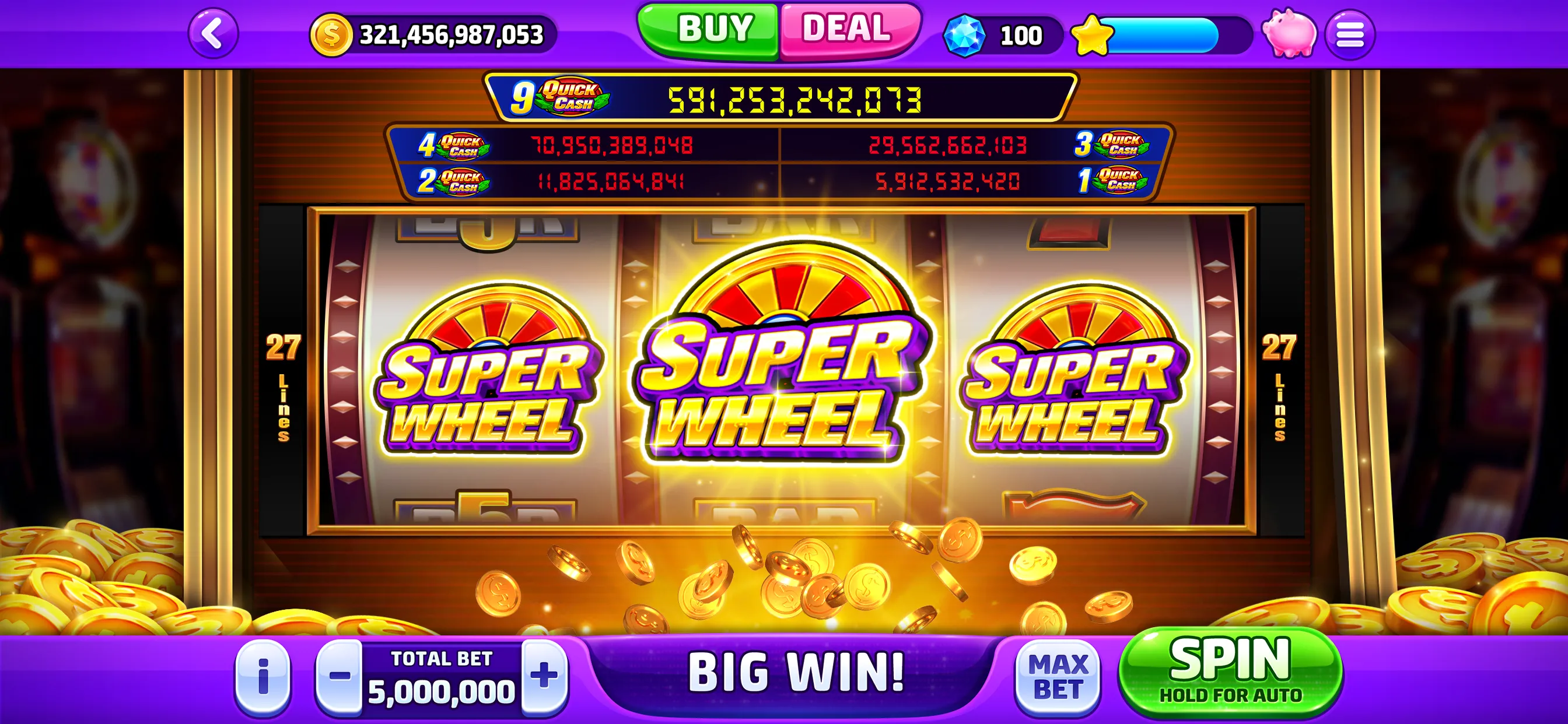The image size is (1568, 724).
Task: Go back with the arrow button
Action: pos(213,34)
